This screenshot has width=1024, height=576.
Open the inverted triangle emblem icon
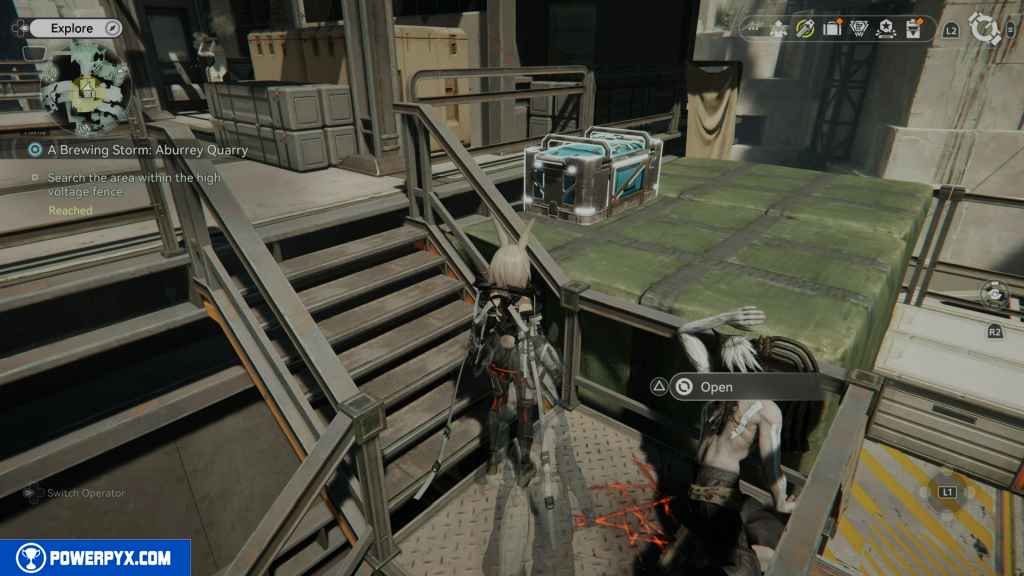coord(859,28)
